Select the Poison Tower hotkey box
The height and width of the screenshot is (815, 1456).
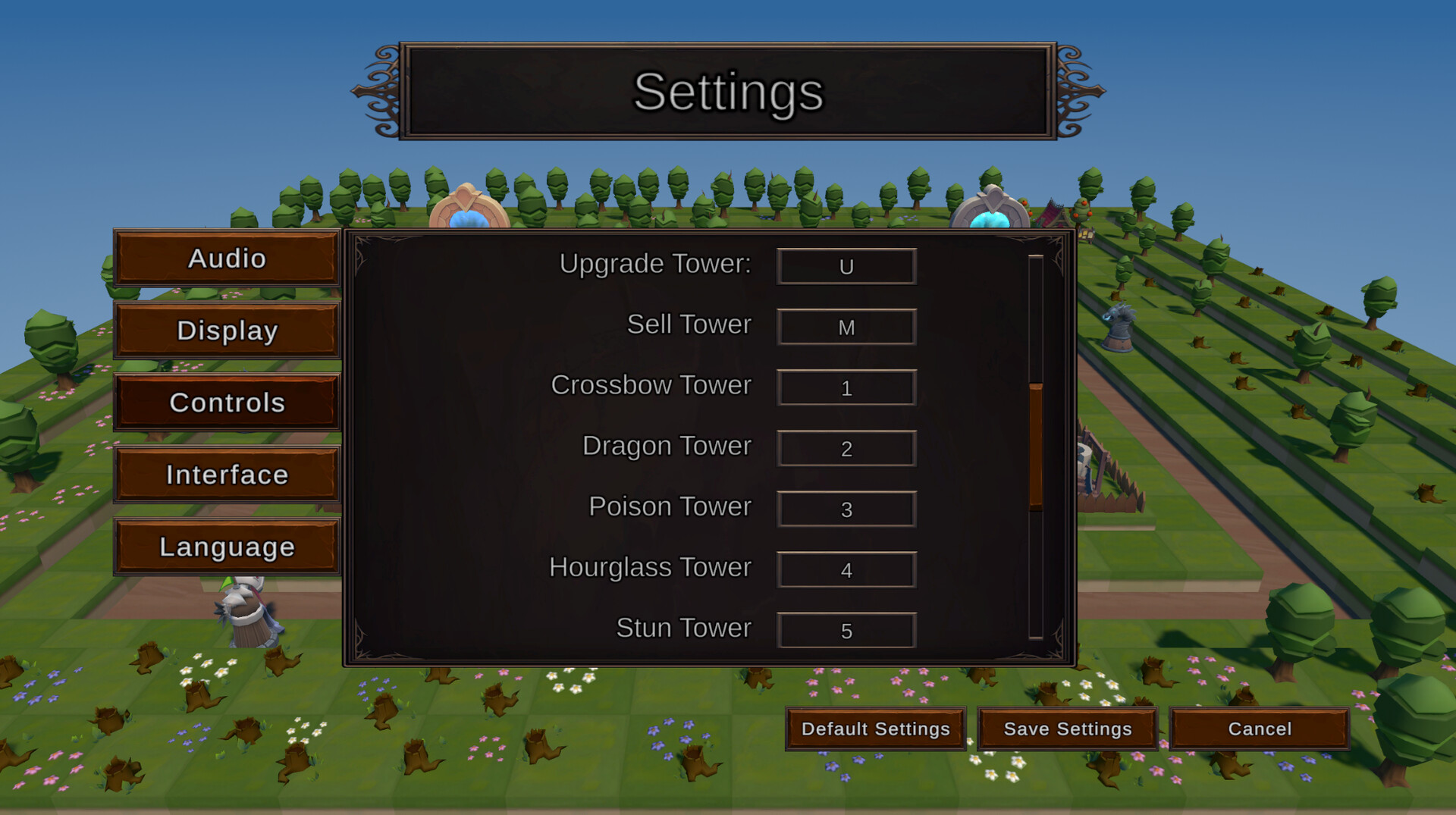(846, 509)
